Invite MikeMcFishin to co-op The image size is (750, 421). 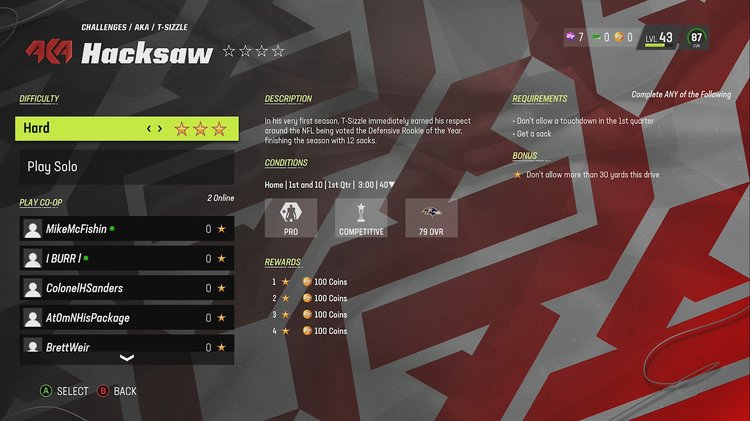pyautogui.click(x=127, y=229)
